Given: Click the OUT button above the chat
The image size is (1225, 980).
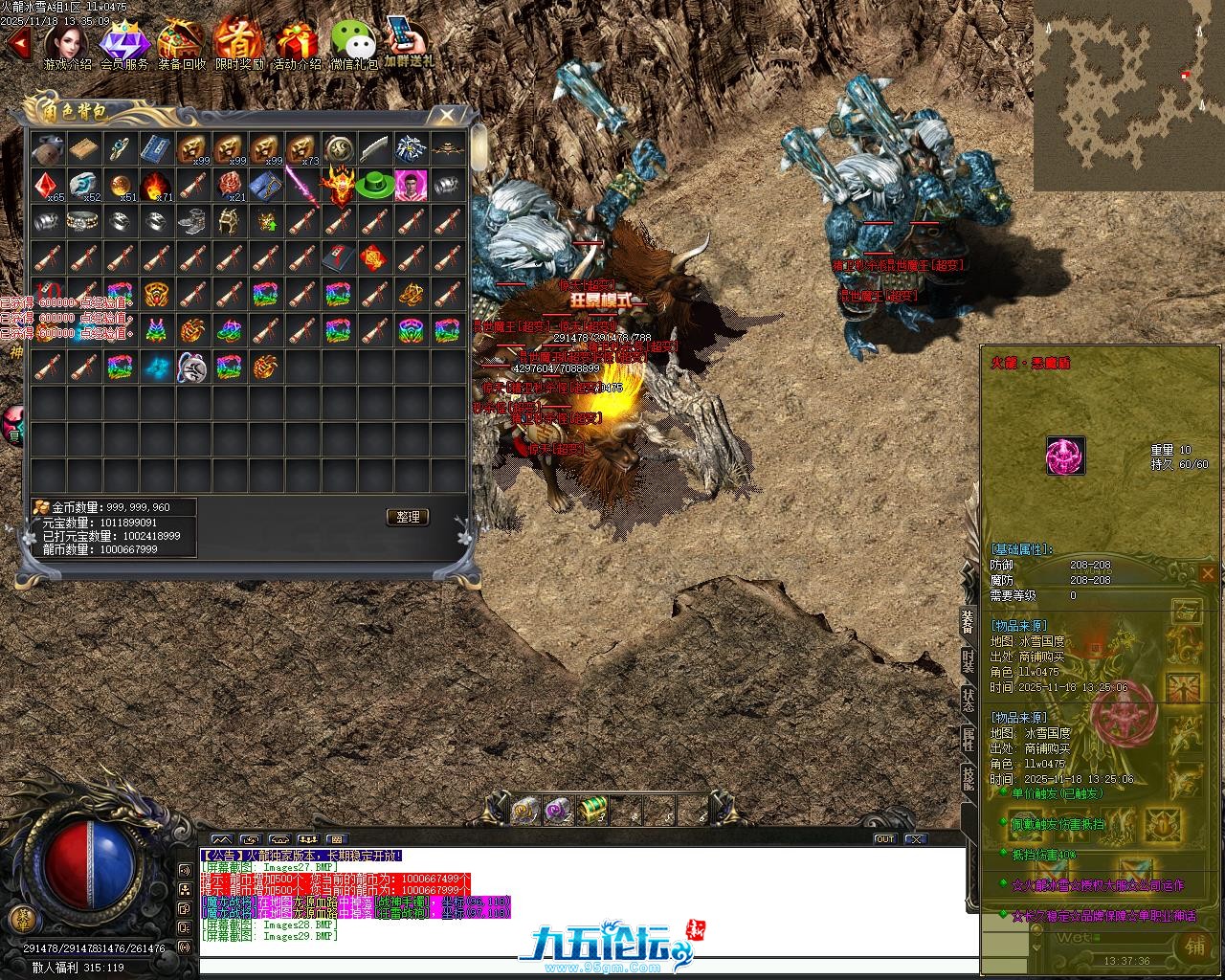Looking at the screenshot, I should [885, 839].
